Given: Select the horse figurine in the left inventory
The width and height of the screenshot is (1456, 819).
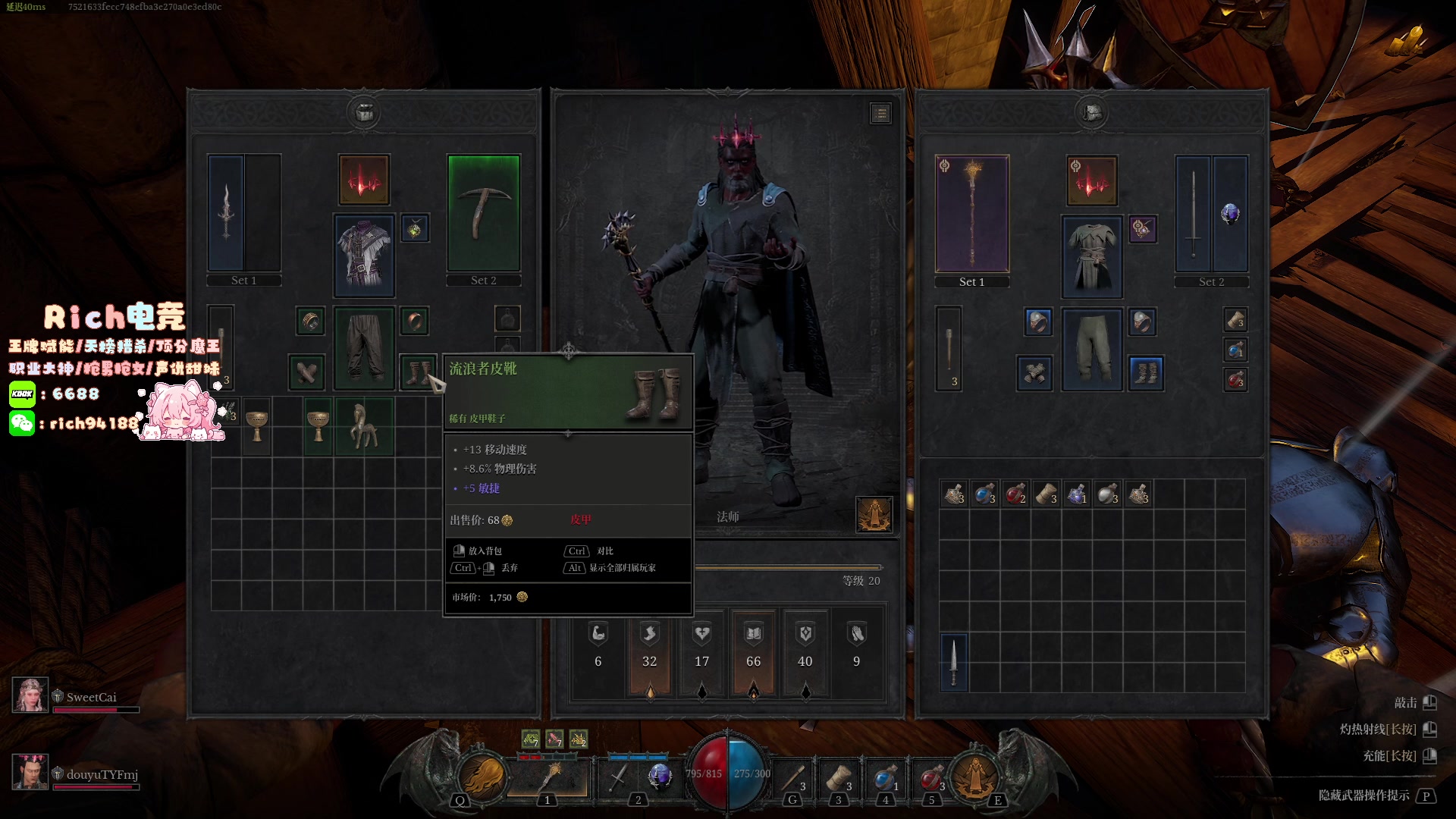Looking at the screenshot, I should (x=363, y=426).
